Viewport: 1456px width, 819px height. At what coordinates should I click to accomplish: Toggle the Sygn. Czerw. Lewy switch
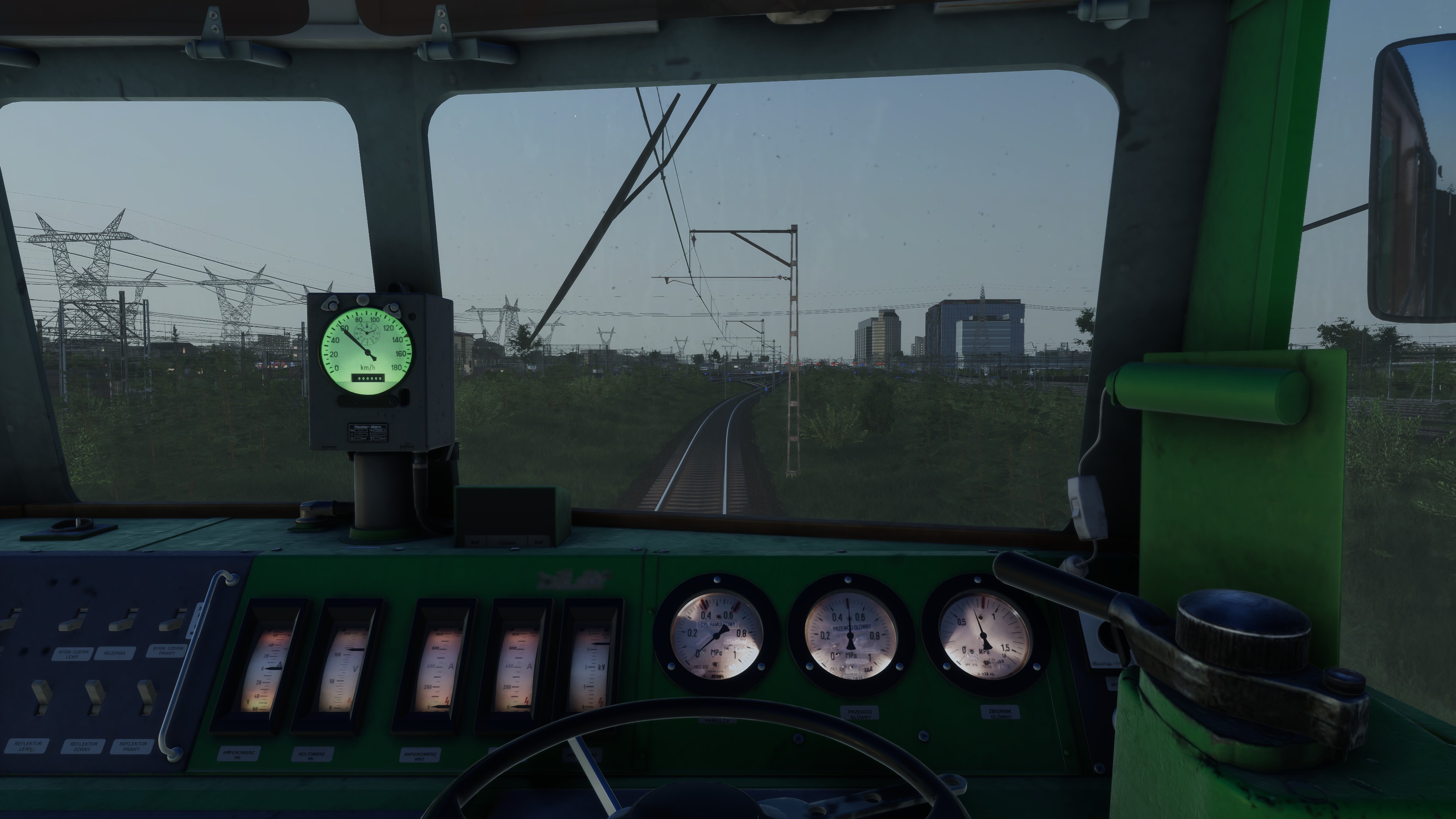pos(72,621)
